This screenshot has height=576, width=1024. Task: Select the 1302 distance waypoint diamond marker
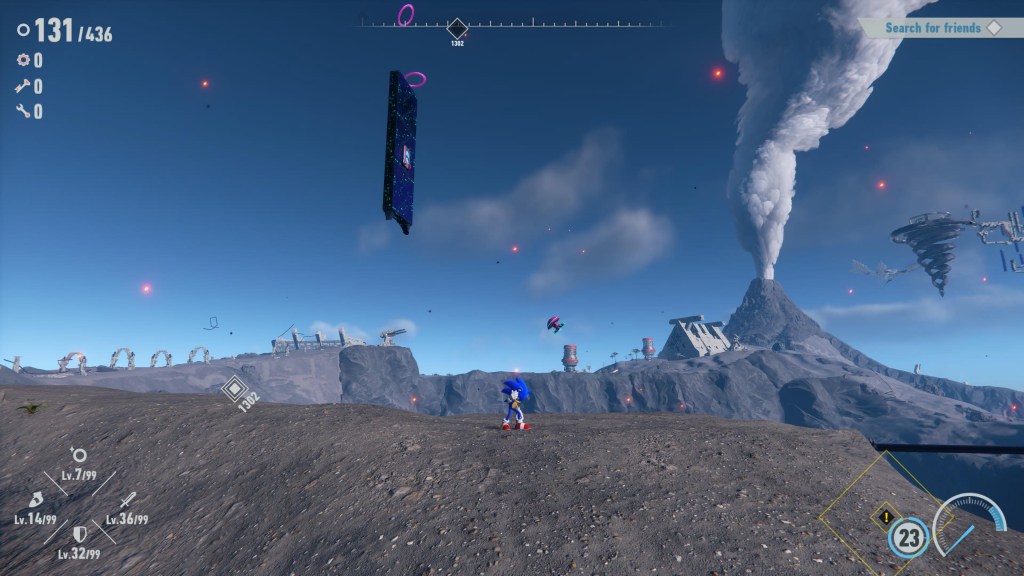[235, 389]
